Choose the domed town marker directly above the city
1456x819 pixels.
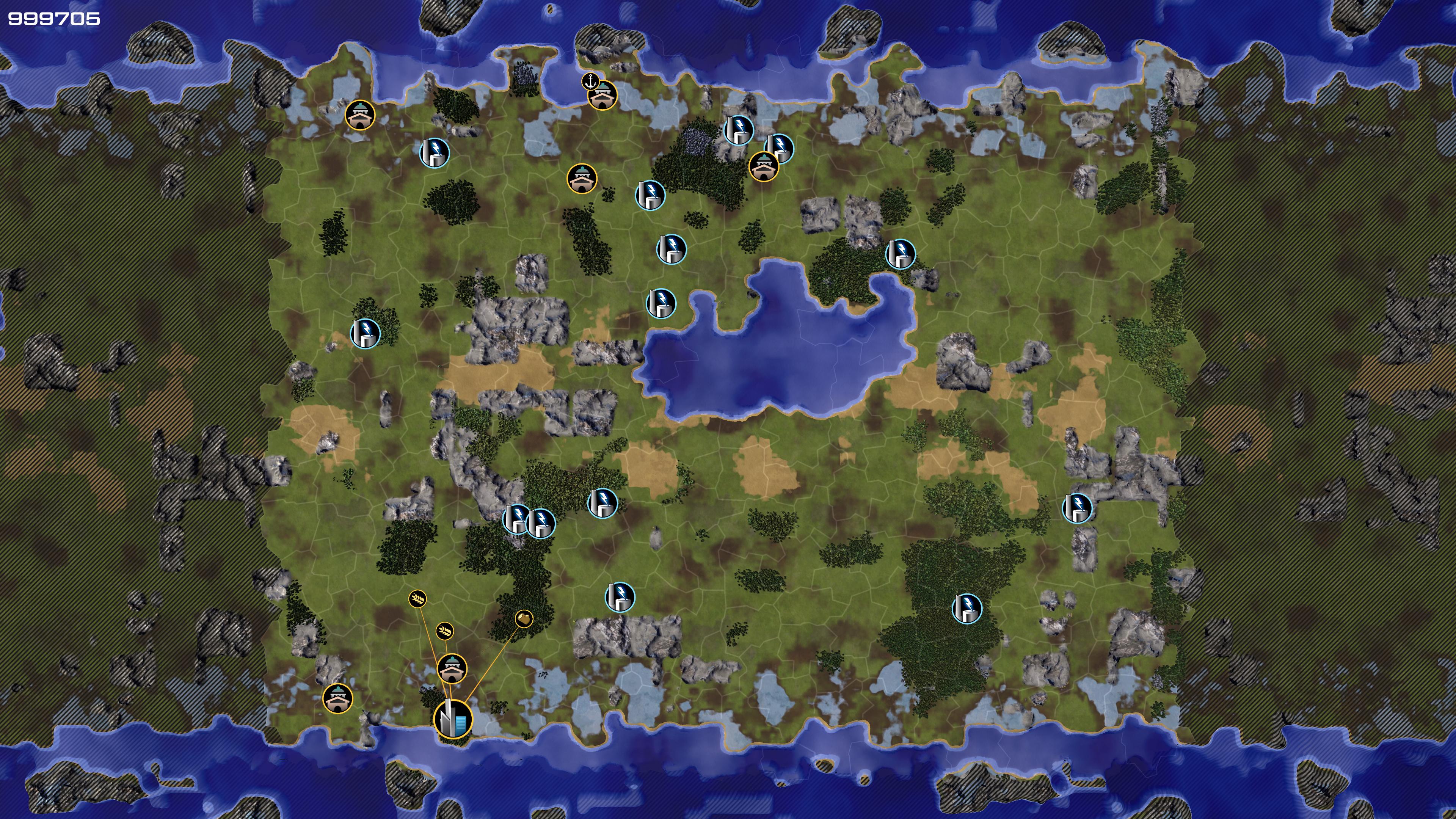(x=452, y=668)
